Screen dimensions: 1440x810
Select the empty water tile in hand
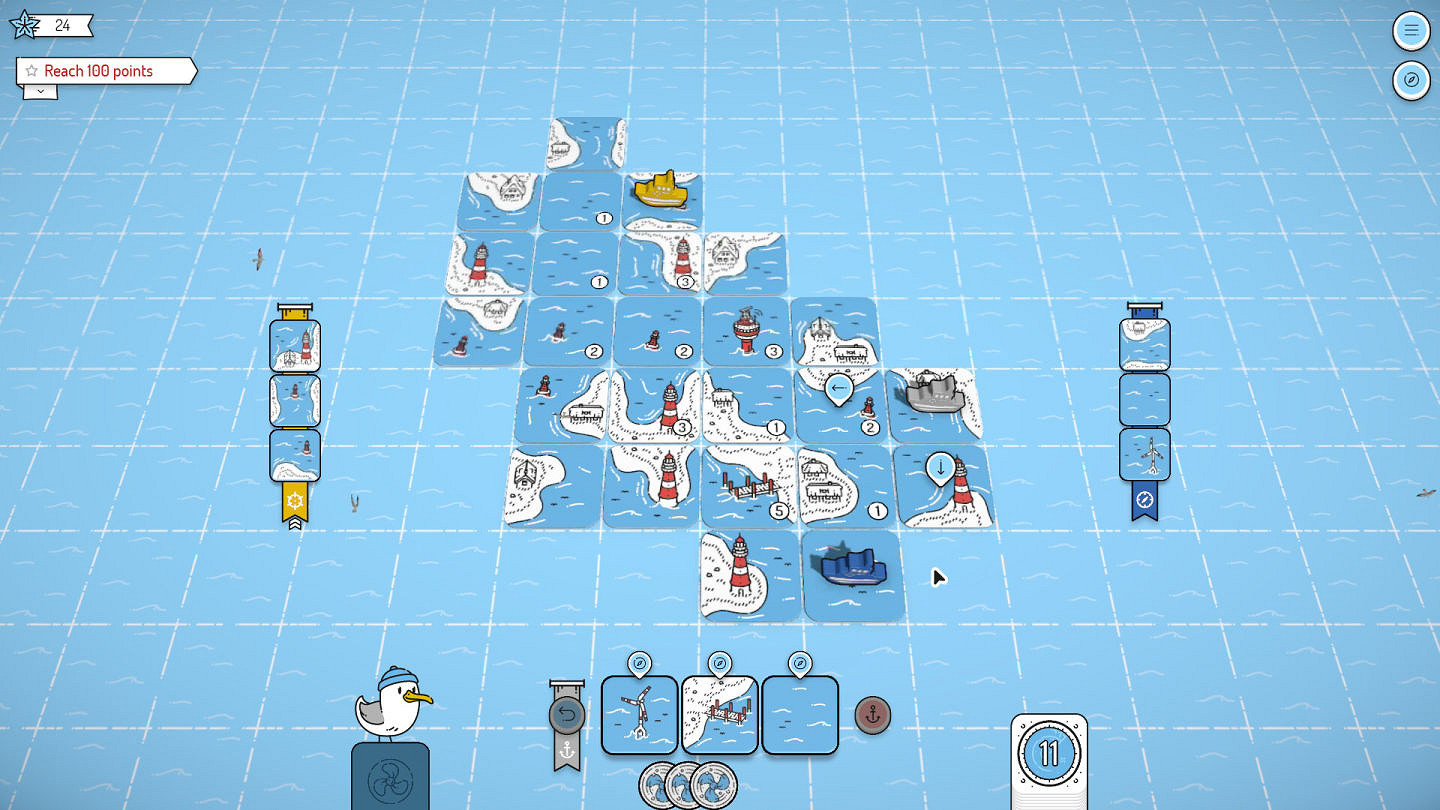click(799, 715)
